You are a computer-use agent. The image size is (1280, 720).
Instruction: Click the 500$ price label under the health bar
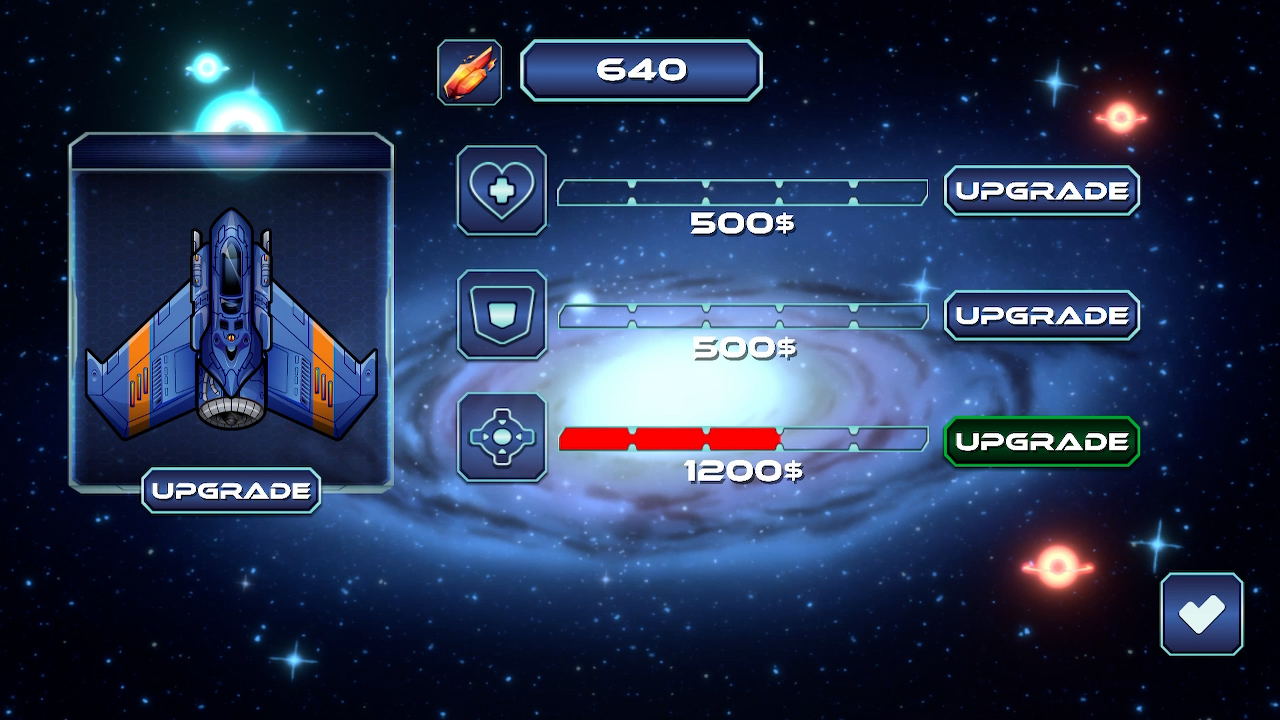(x=742, y=224)
